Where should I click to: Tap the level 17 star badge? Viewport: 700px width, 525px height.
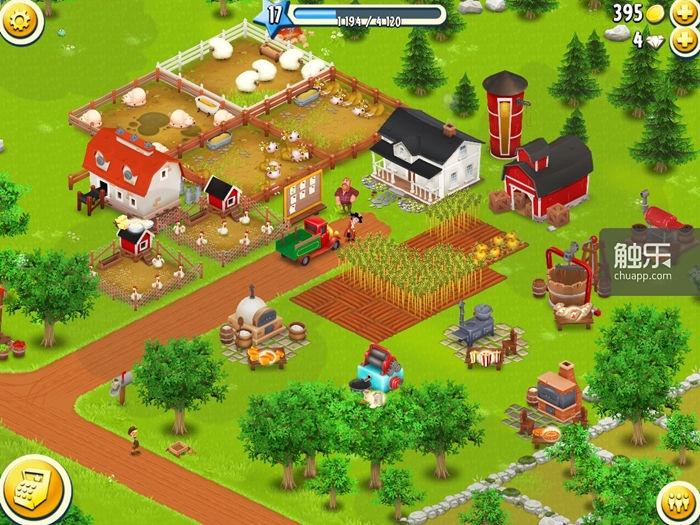pos(276,14)
